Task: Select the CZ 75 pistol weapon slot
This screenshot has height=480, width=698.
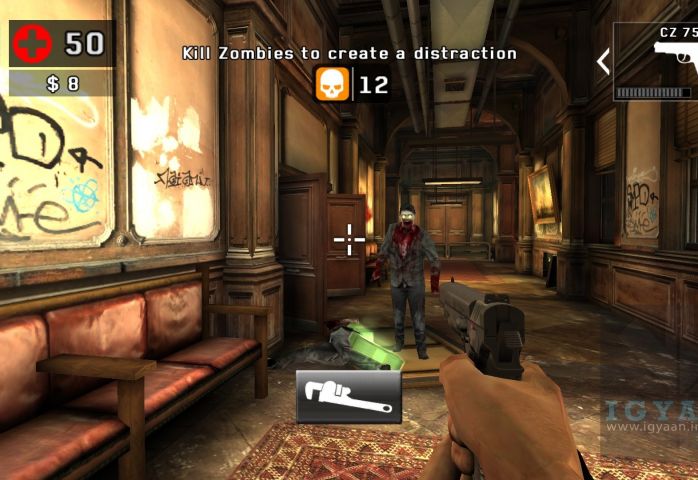Action: (x=656, y=62)
